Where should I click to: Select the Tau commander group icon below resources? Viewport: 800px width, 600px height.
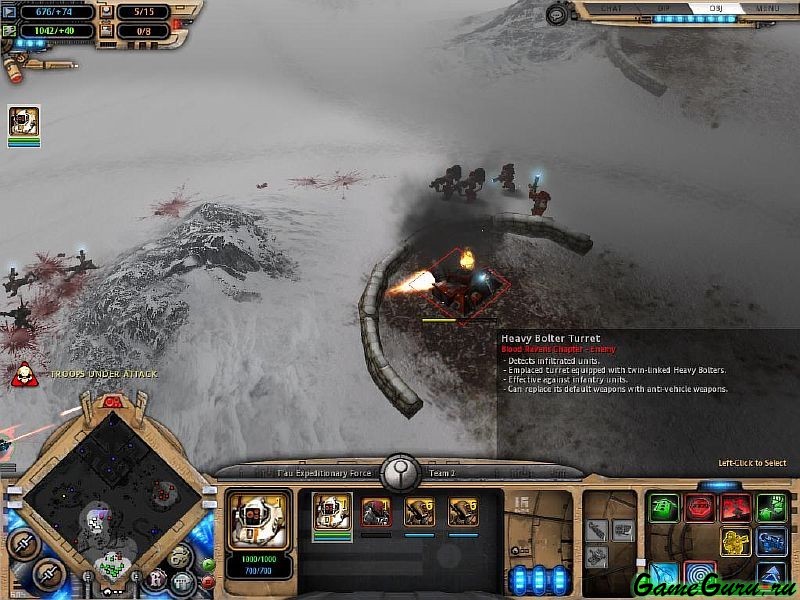[x=24, y=122]
